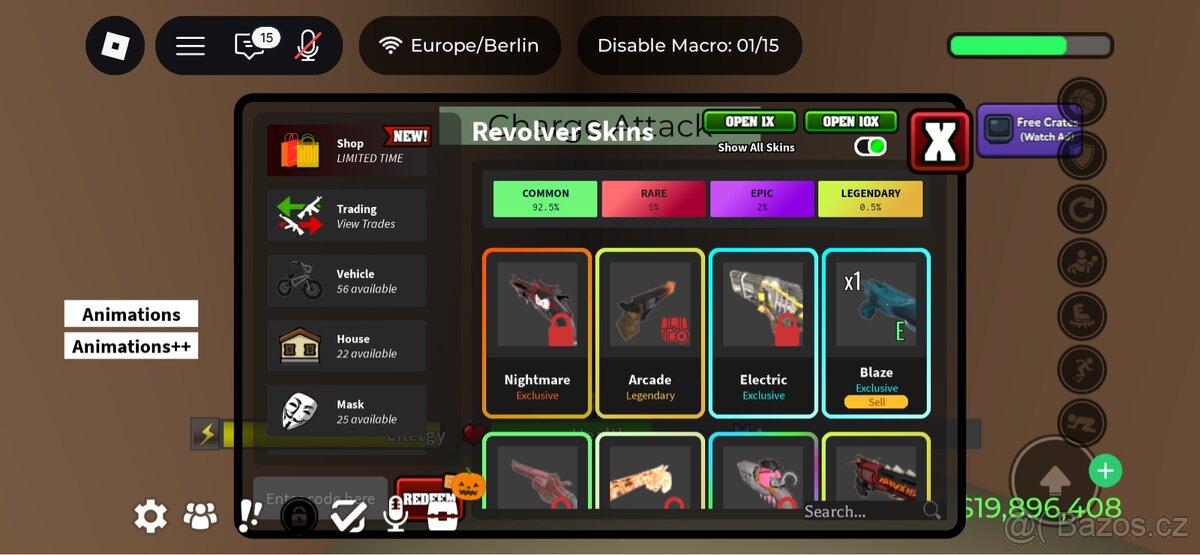The image size is (1200, 555).
Task: Close the Revolver Skins shop window
Action: [939, 142]
